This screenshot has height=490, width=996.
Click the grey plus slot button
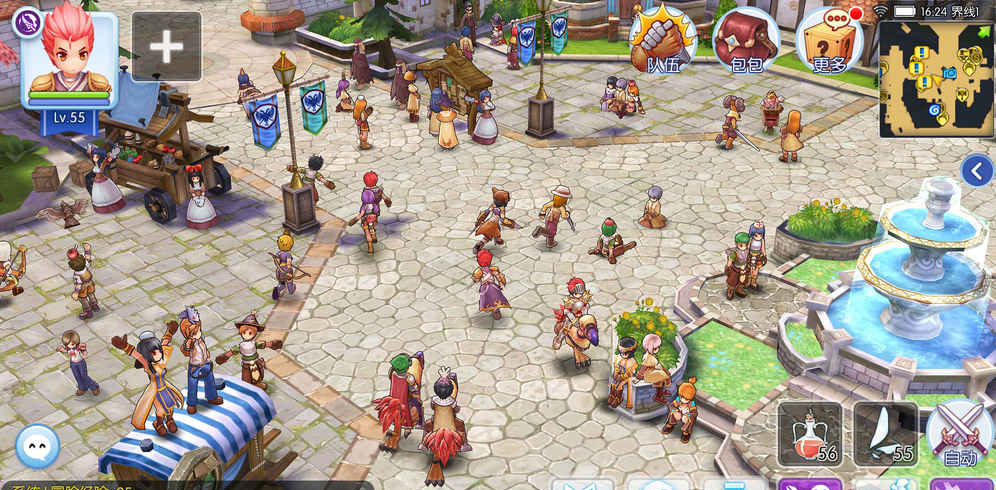[x=166, y=47]
